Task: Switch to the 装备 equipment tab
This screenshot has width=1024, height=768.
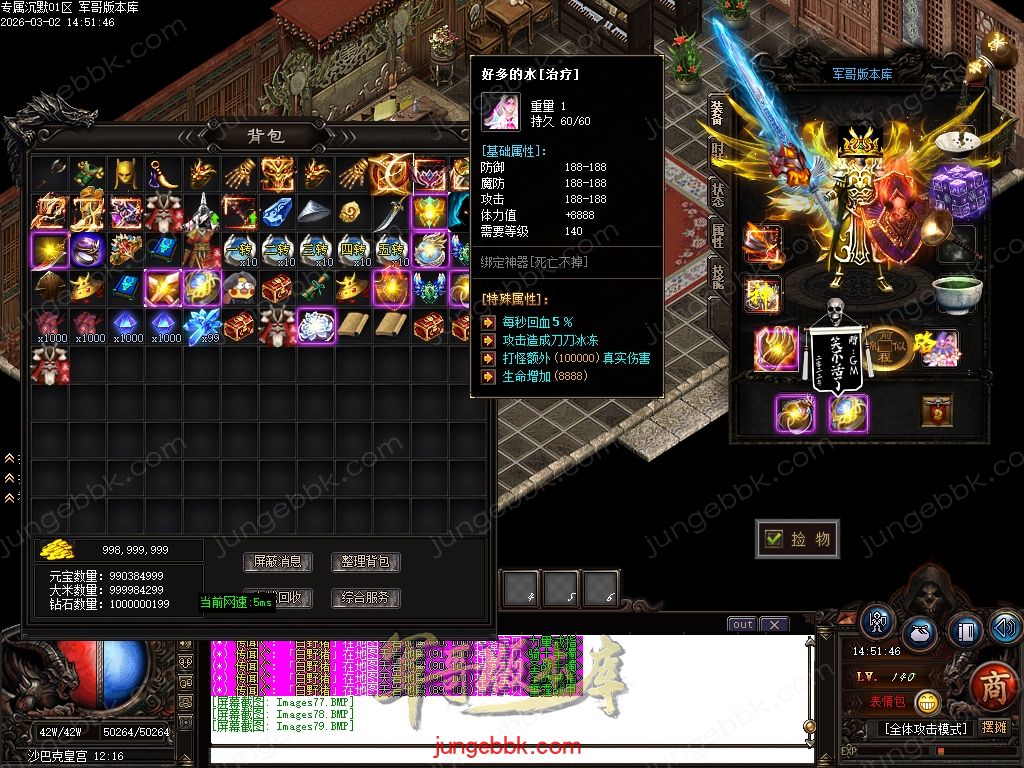Action: click(717, 112)
